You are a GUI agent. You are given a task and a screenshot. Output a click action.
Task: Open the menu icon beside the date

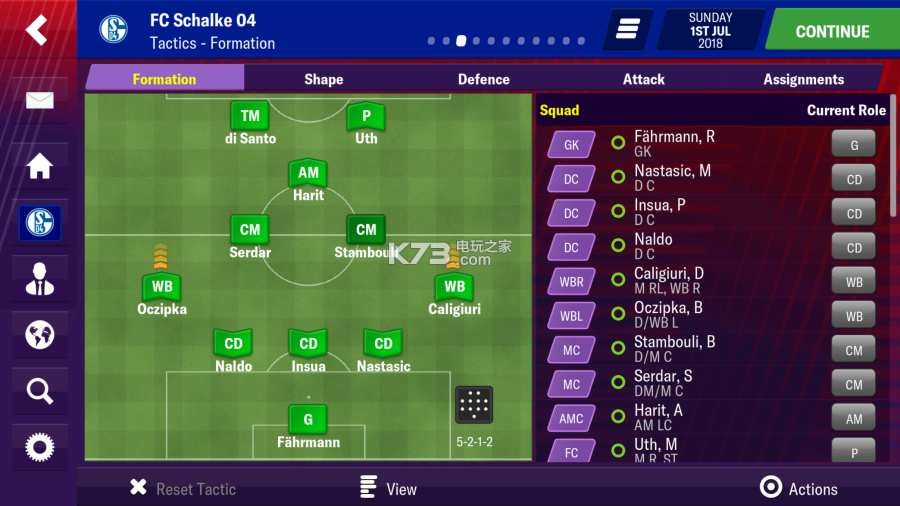click(x=627, y=30)
